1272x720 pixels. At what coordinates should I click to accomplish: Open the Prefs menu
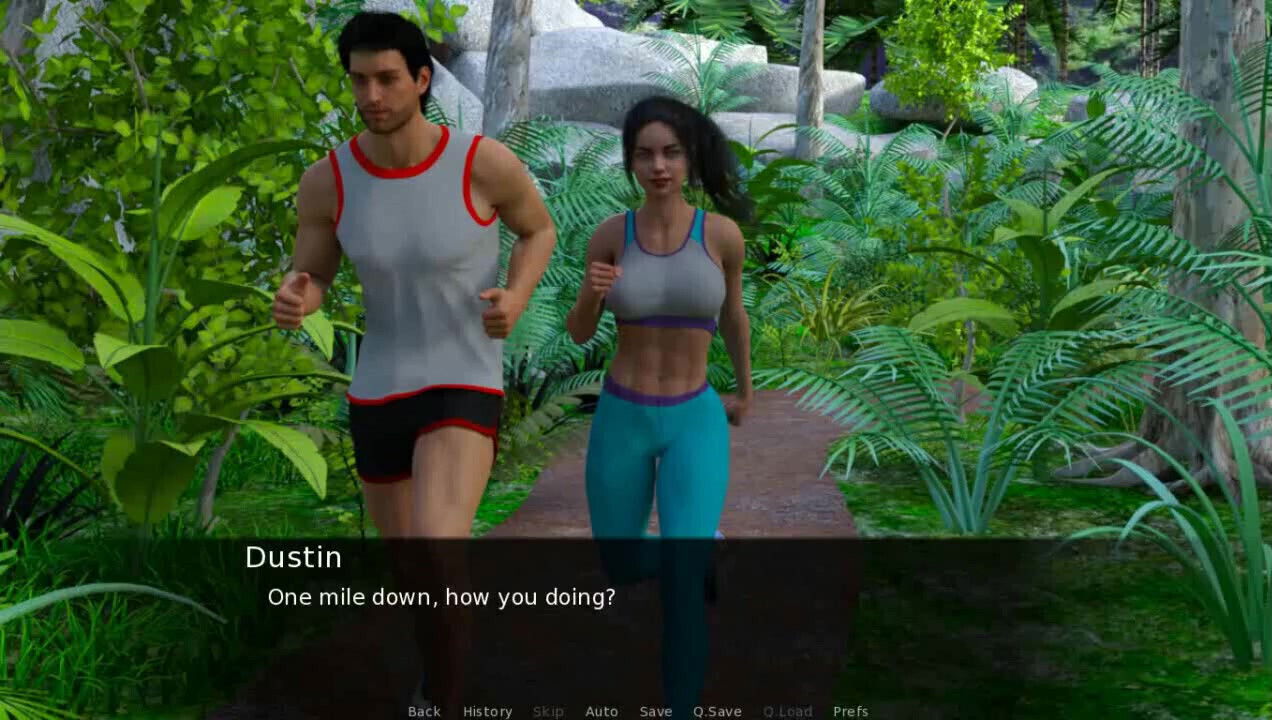(850, 711)
